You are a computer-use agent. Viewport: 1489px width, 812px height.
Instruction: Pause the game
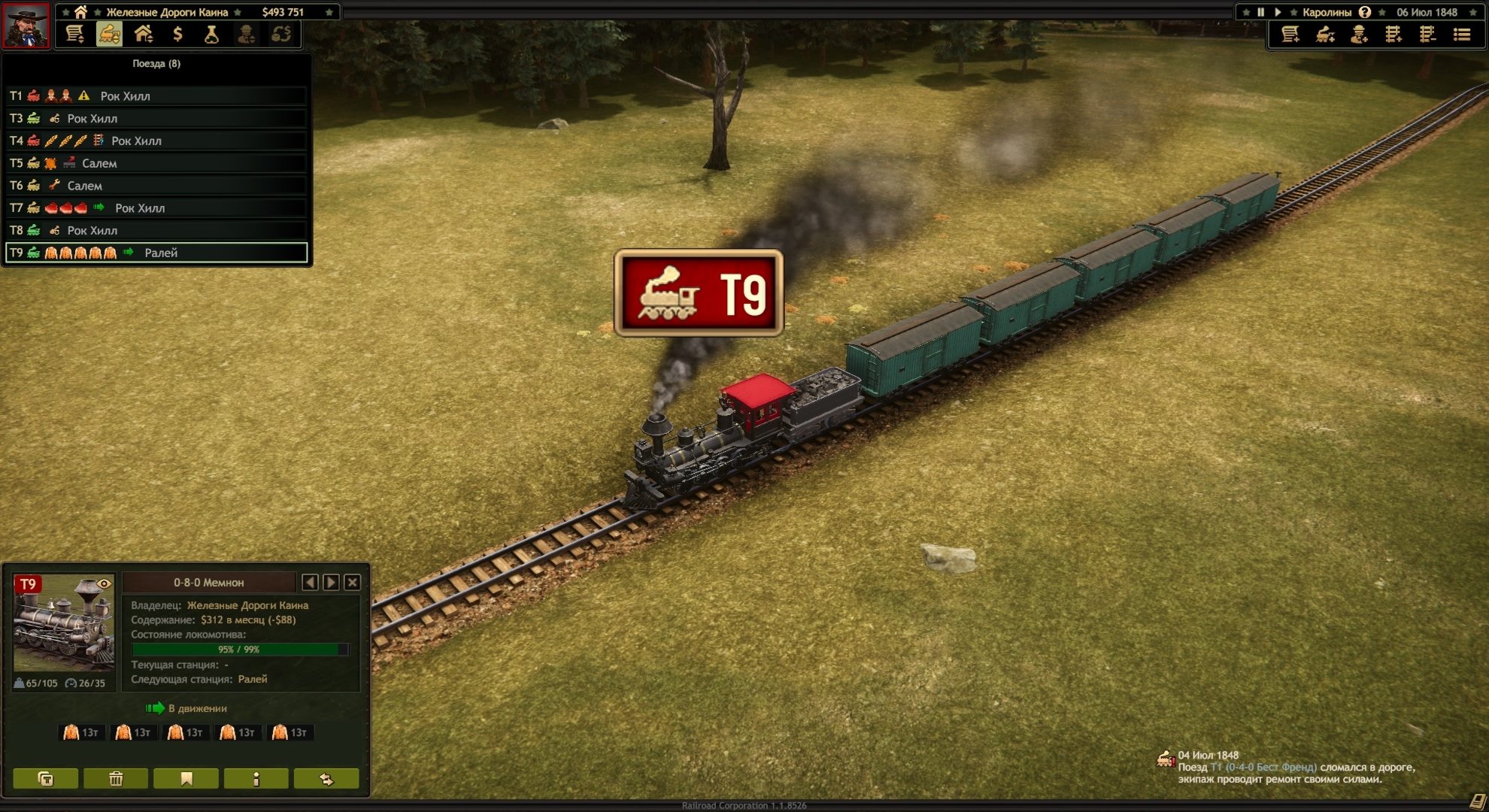[1261, 12]
